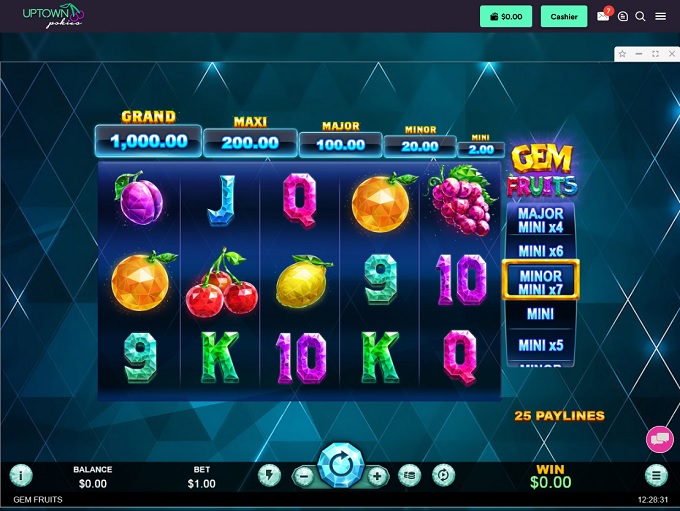680x511 pixels.
Task: Open the game's hamburger menu beside the win display
Action: point(656,476)
